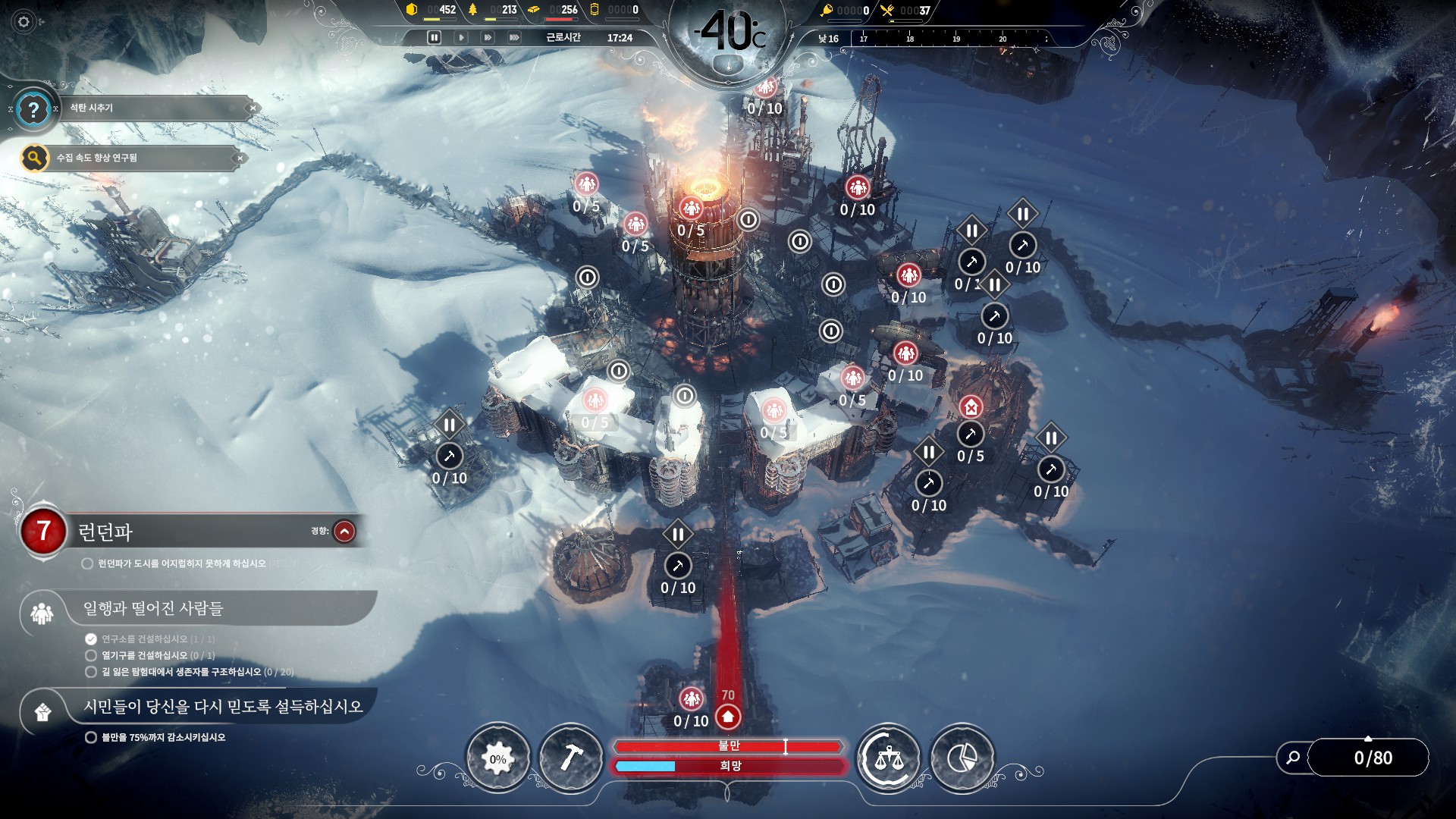Activate the triple-arrow fastest speed
Screen dimensions: 1456x819
514,37
